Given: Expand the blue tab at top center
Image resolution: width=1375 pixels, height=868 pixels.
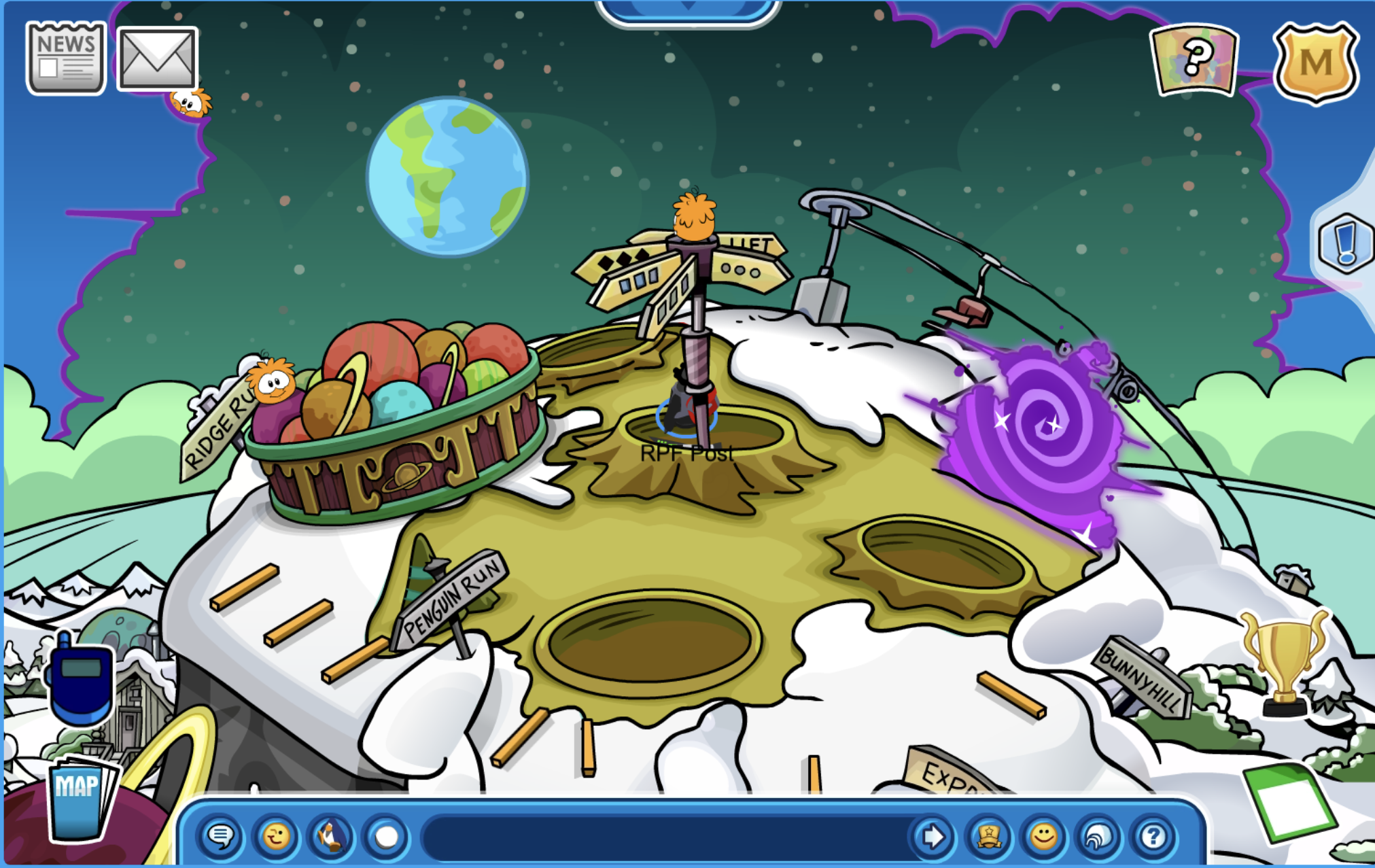Looking at the screenshot, I should pyautogui.click(x=688, y=10).
